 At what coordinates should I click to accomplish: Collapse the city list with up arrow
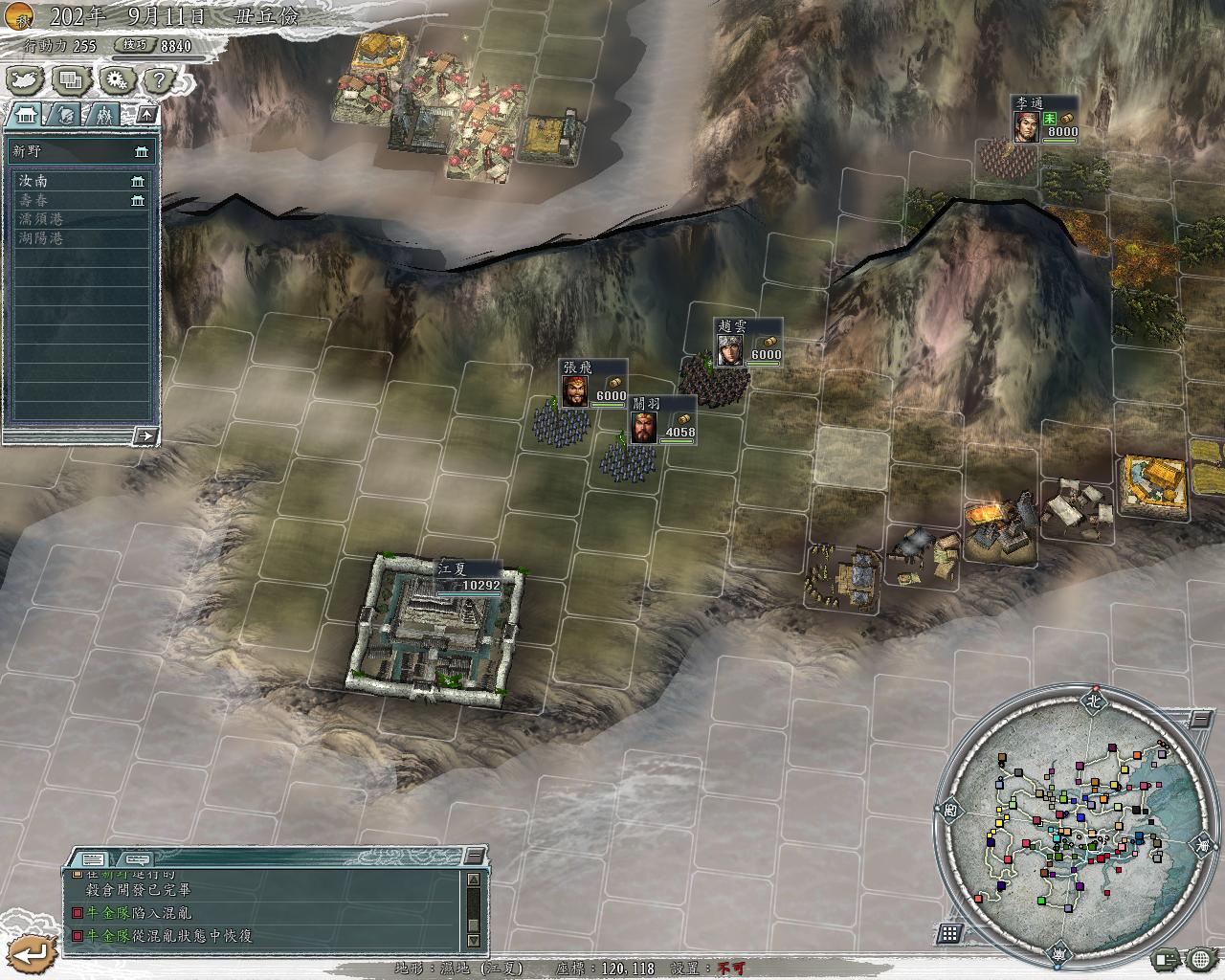[146, 115]
